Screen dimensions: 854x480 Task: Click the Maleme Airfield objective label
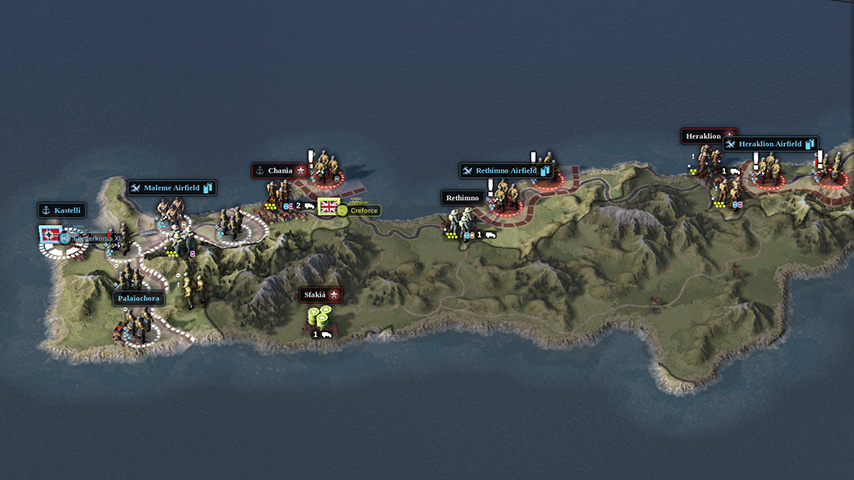click(x=171, y=187)
